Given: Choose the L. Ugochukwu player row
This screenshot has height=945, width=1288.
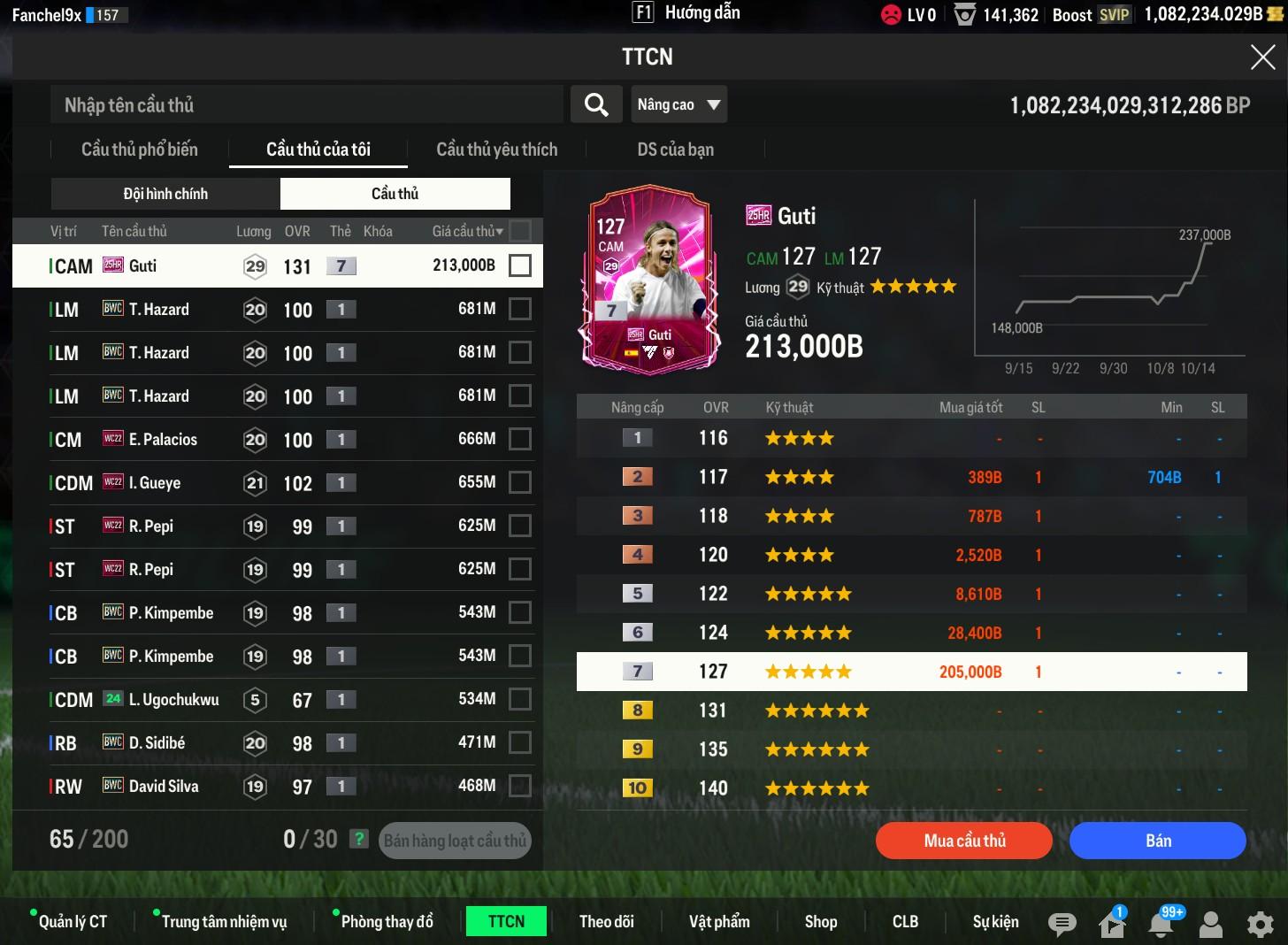Looking at the screenshot, I should (x=265, y=700).
